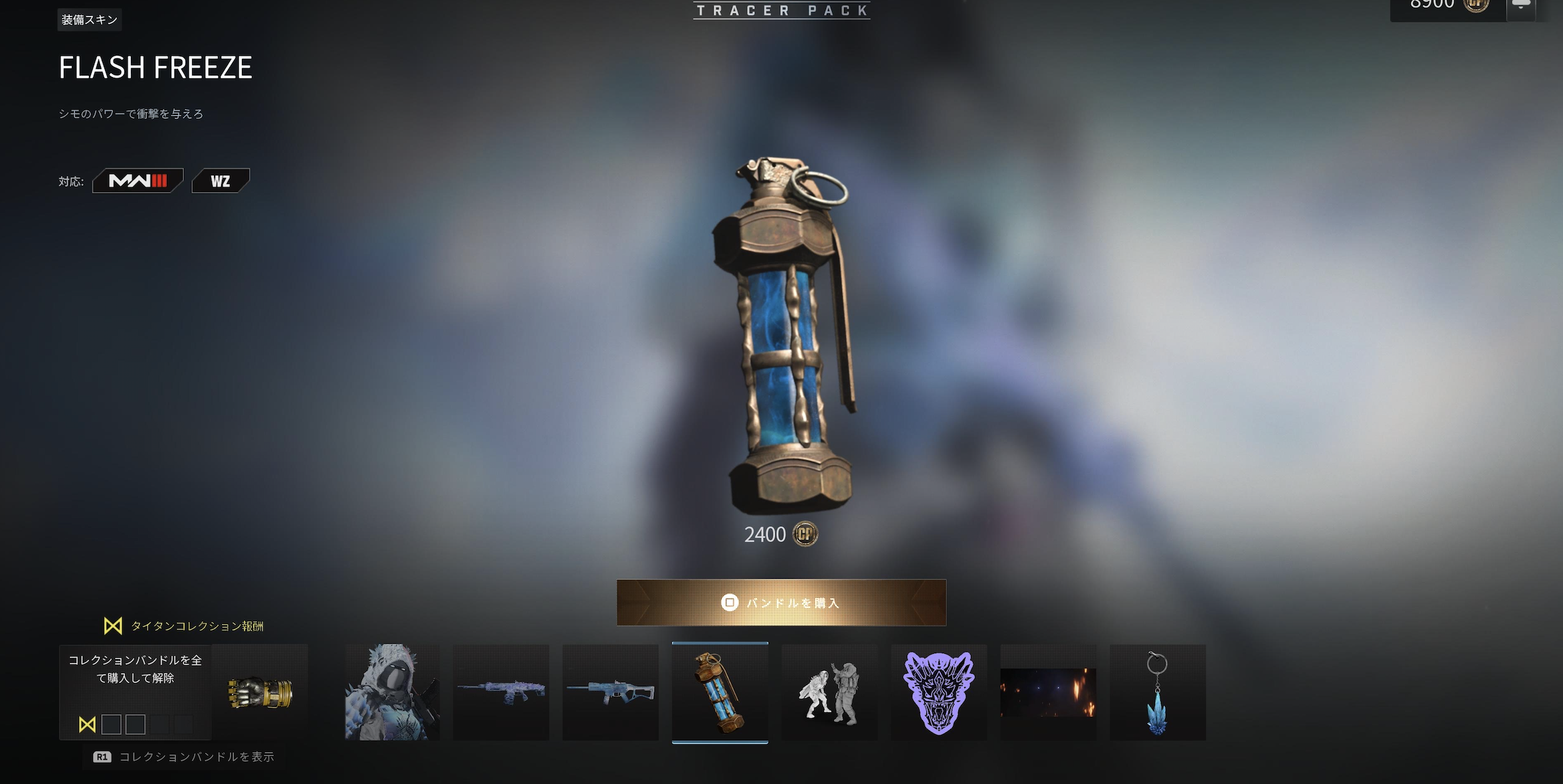This screenshot has width=1563, height=784.
Task: Choose the purple assault rifle blueprint thumbnail
Action: [501, 692]
